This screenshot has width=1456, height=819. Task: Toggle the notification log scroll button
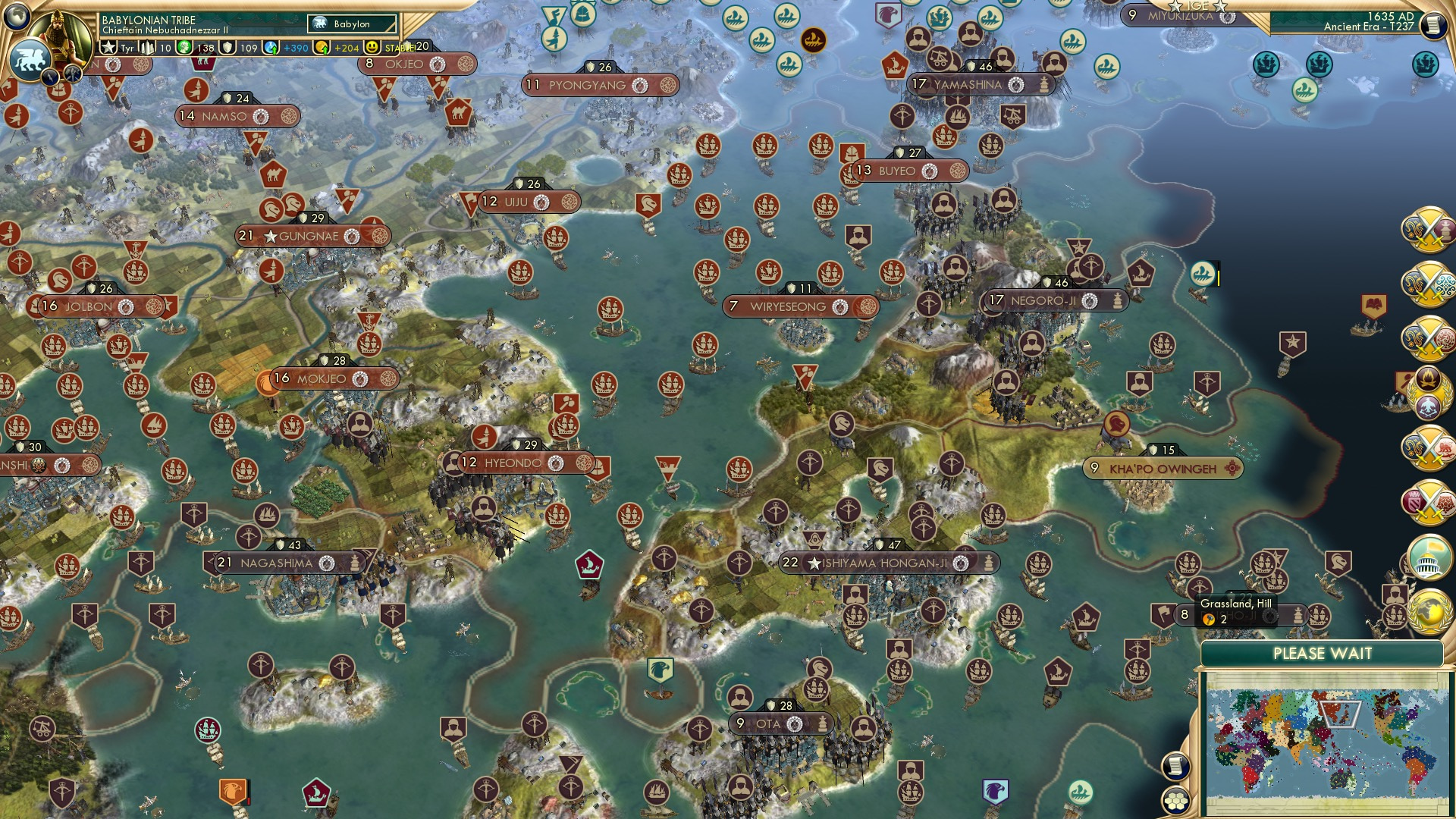1176,767
